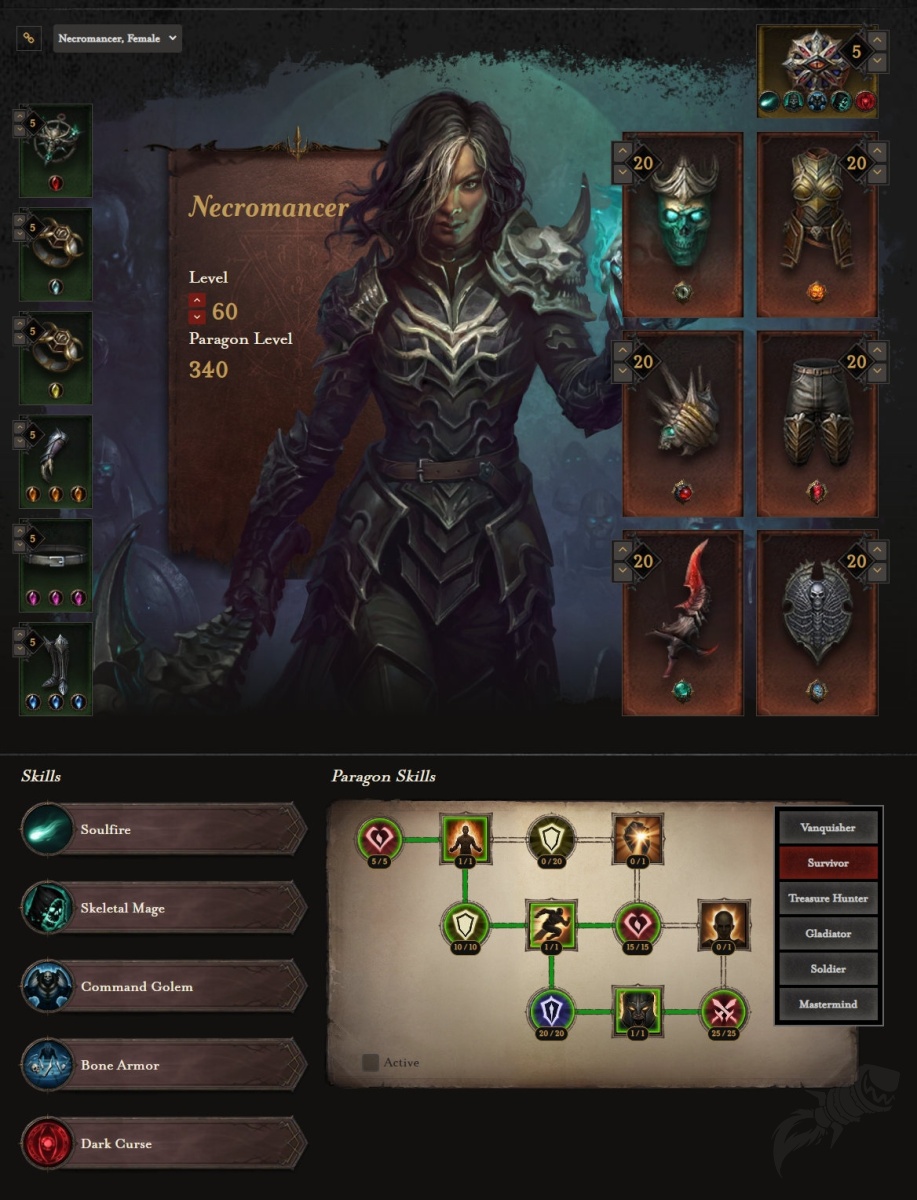The height and width of the screenshot is (1200, 917).
Task: Toggle the Active checkbox
Action: (371, 1063)
